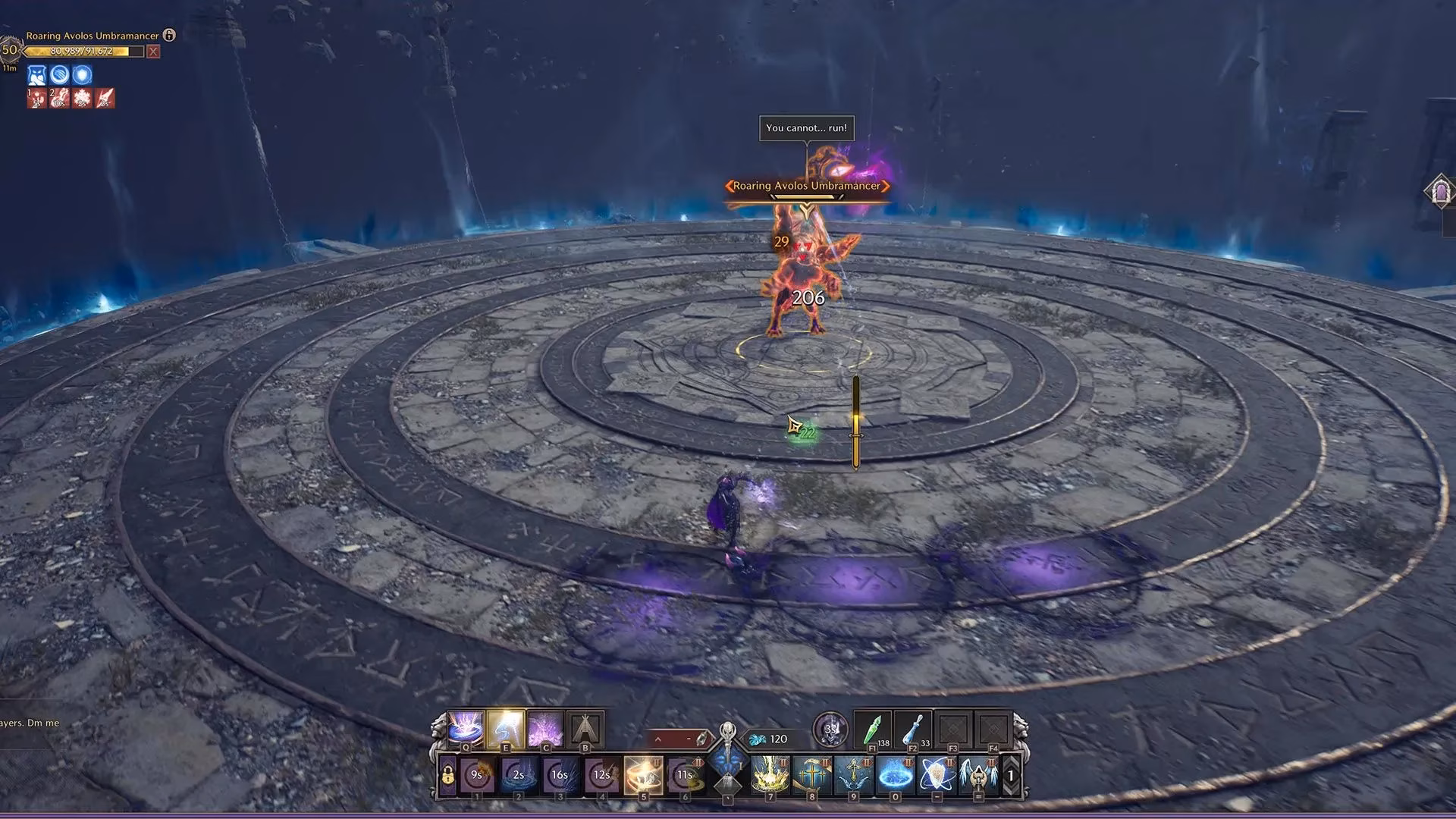Click the boss HP bar showing 80,989/91,672
The height and width of the screenshot is (819, 1456).
(x=80, y=52)
